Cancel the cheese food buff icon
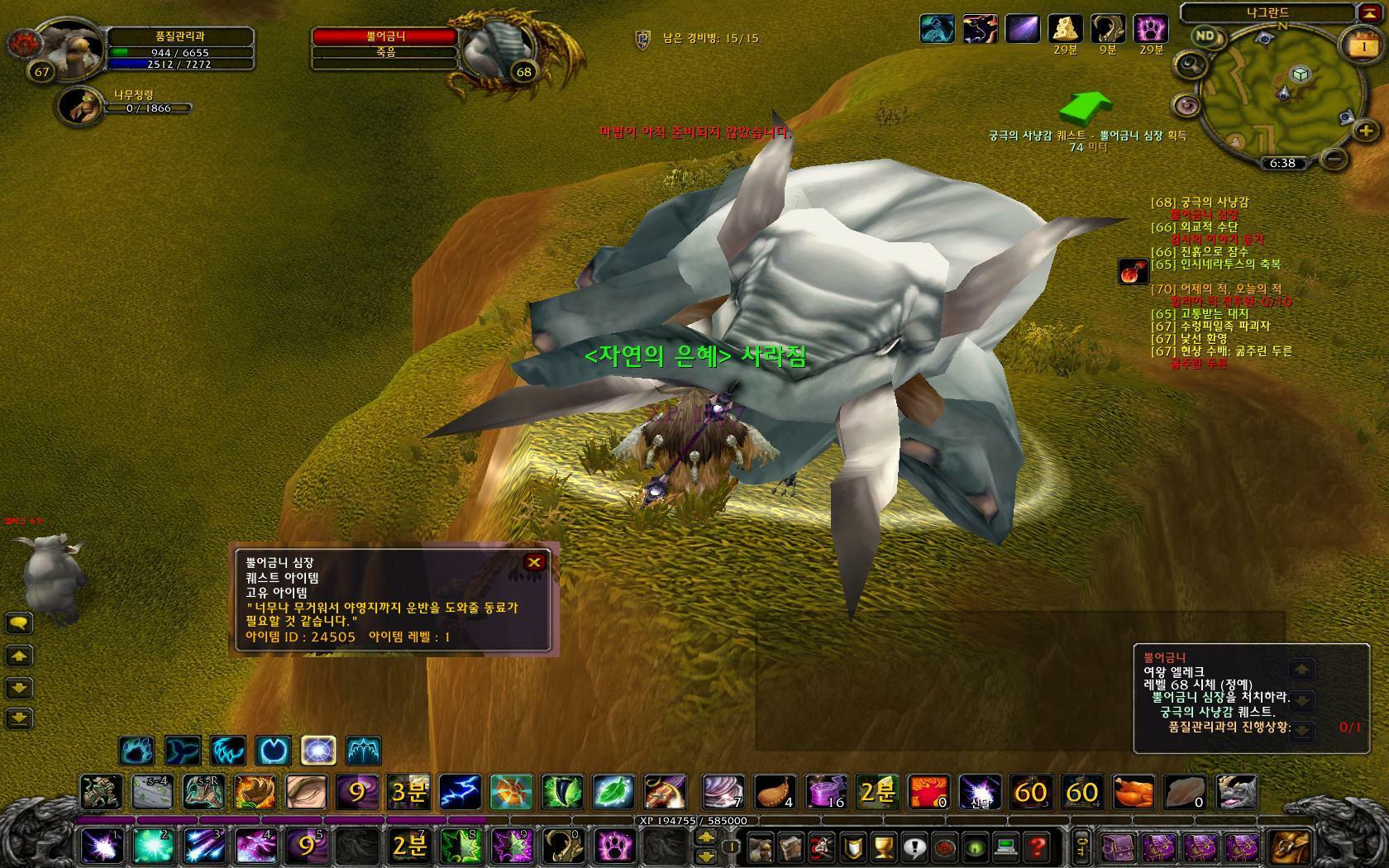1389x868 pixels. 1066,29
